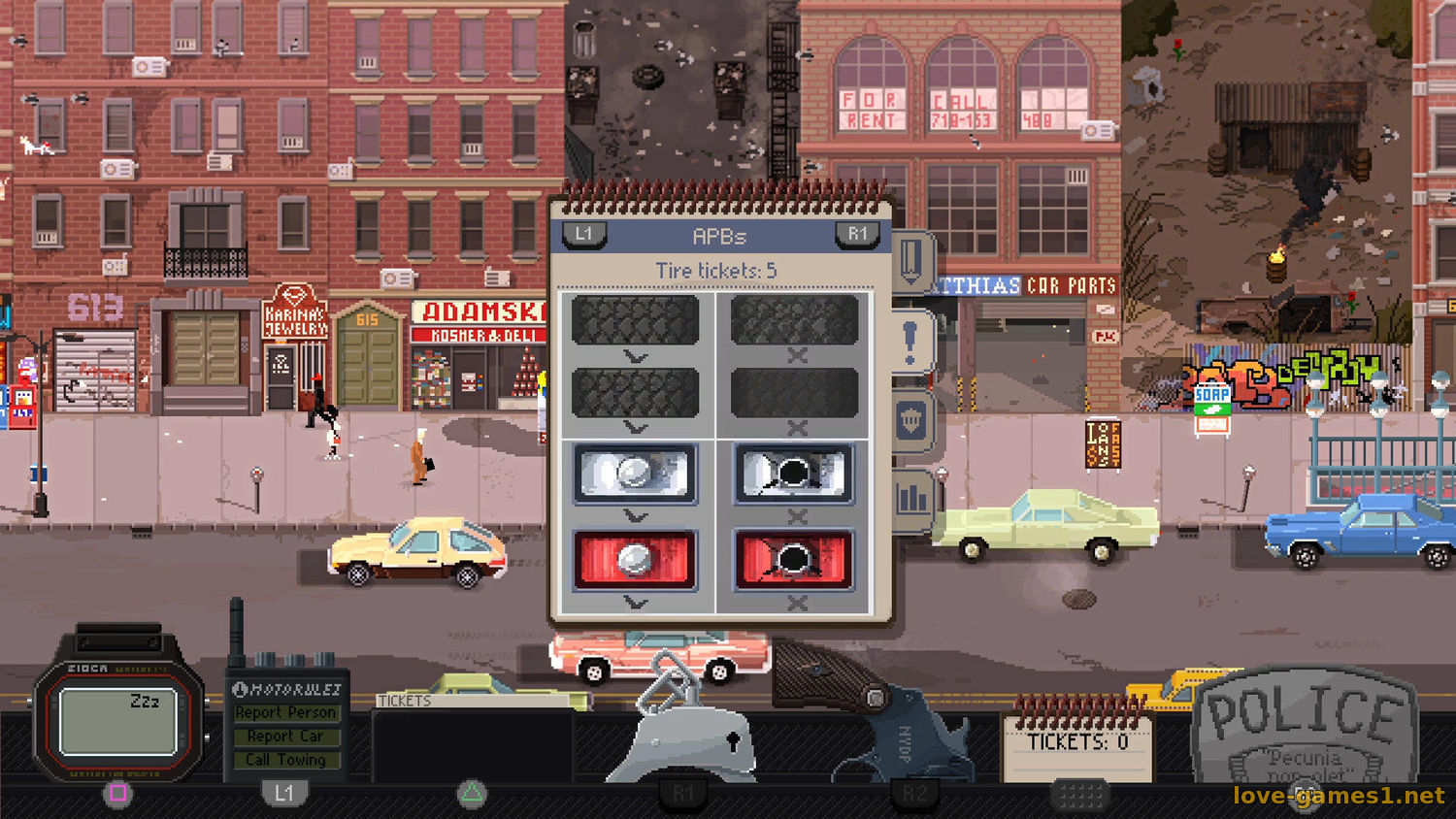Open the ticket notepad

point(1077,744)
